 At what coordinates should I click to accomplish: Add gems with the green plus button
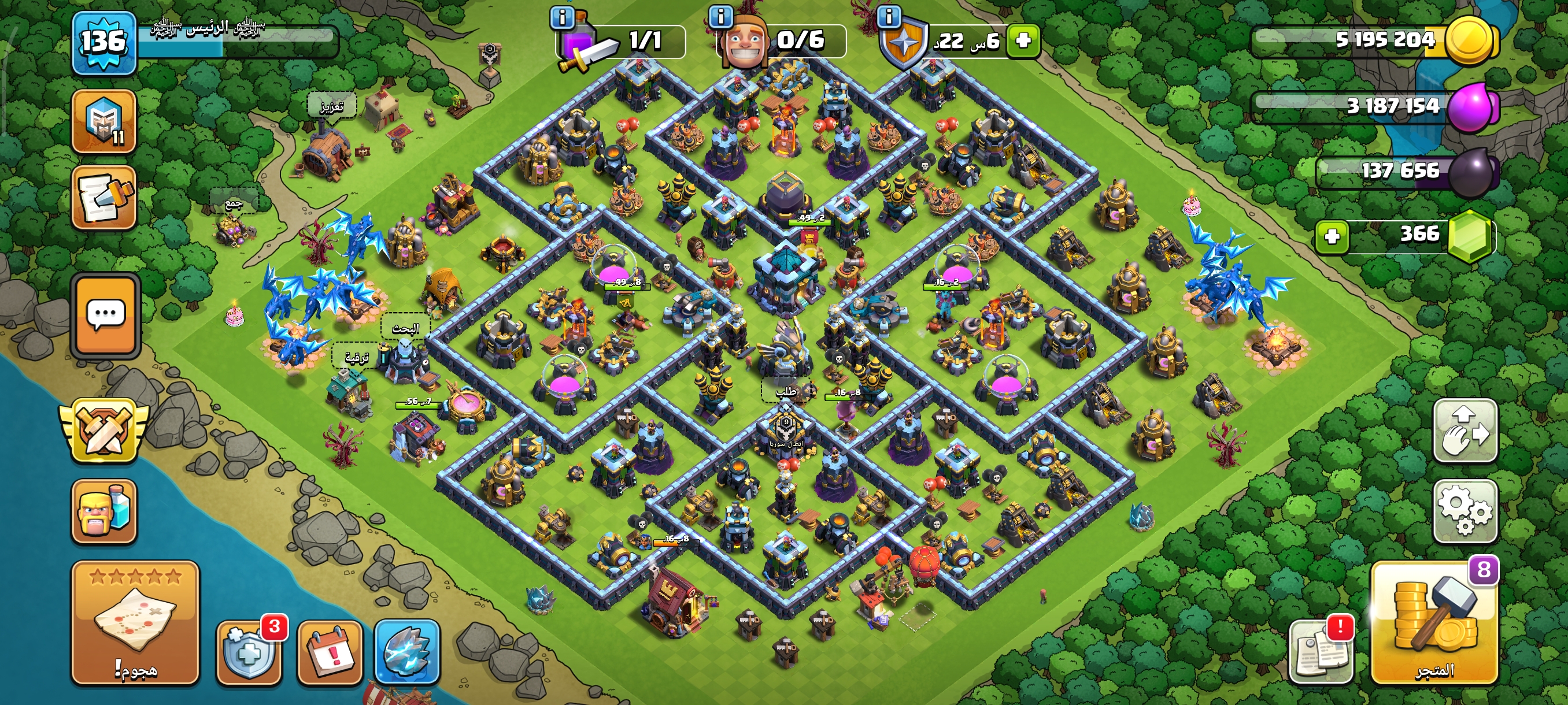click(1332, 236)
